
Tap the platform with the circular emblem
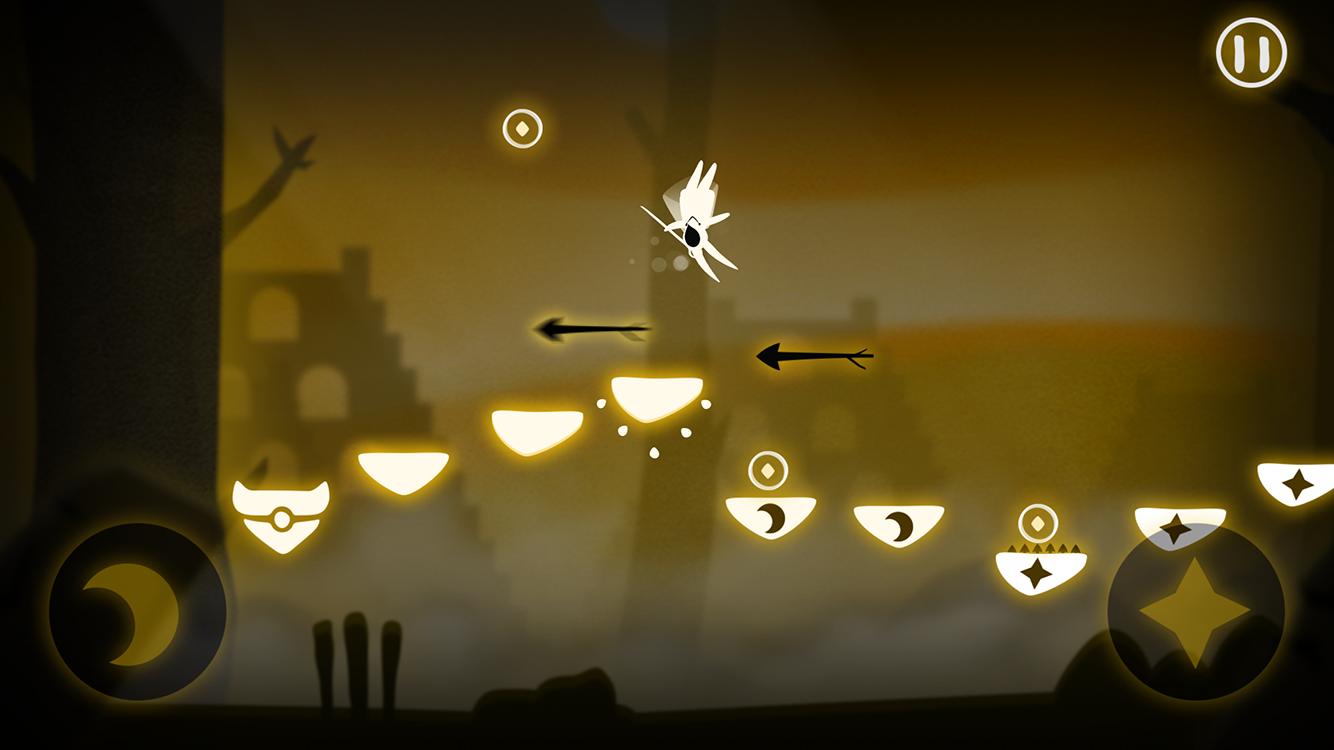click(x=283, y=512)
